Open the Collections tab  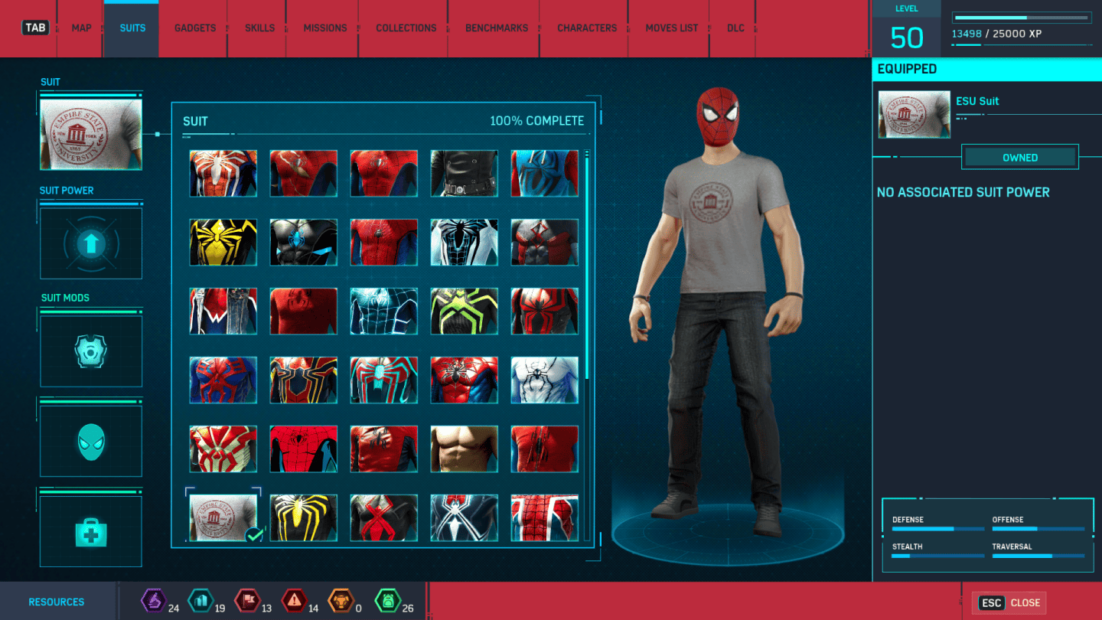tap(406, 28)
